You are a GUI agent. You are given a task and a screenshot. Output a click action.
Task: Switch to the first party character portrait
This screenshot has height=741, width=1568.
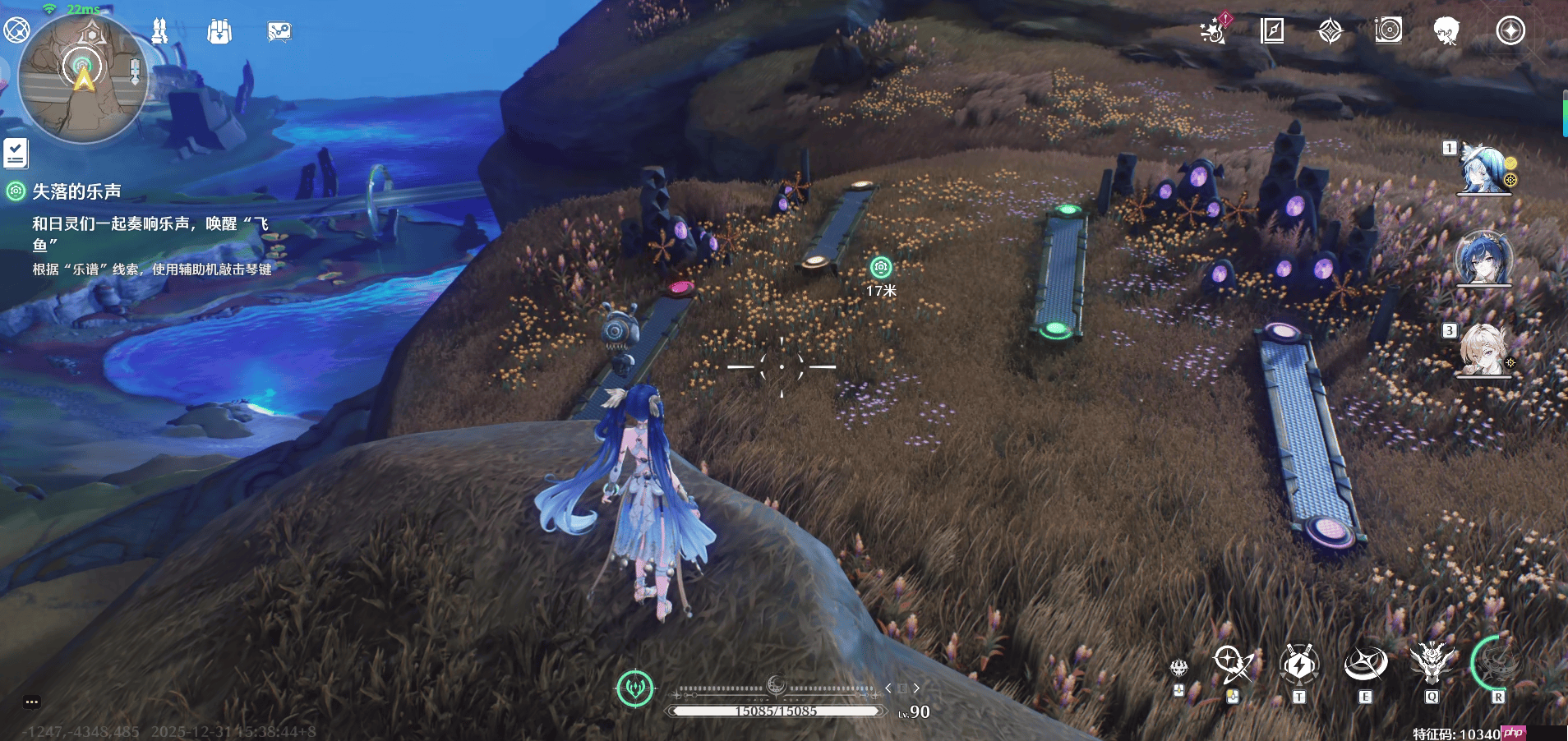point(1484,170)
